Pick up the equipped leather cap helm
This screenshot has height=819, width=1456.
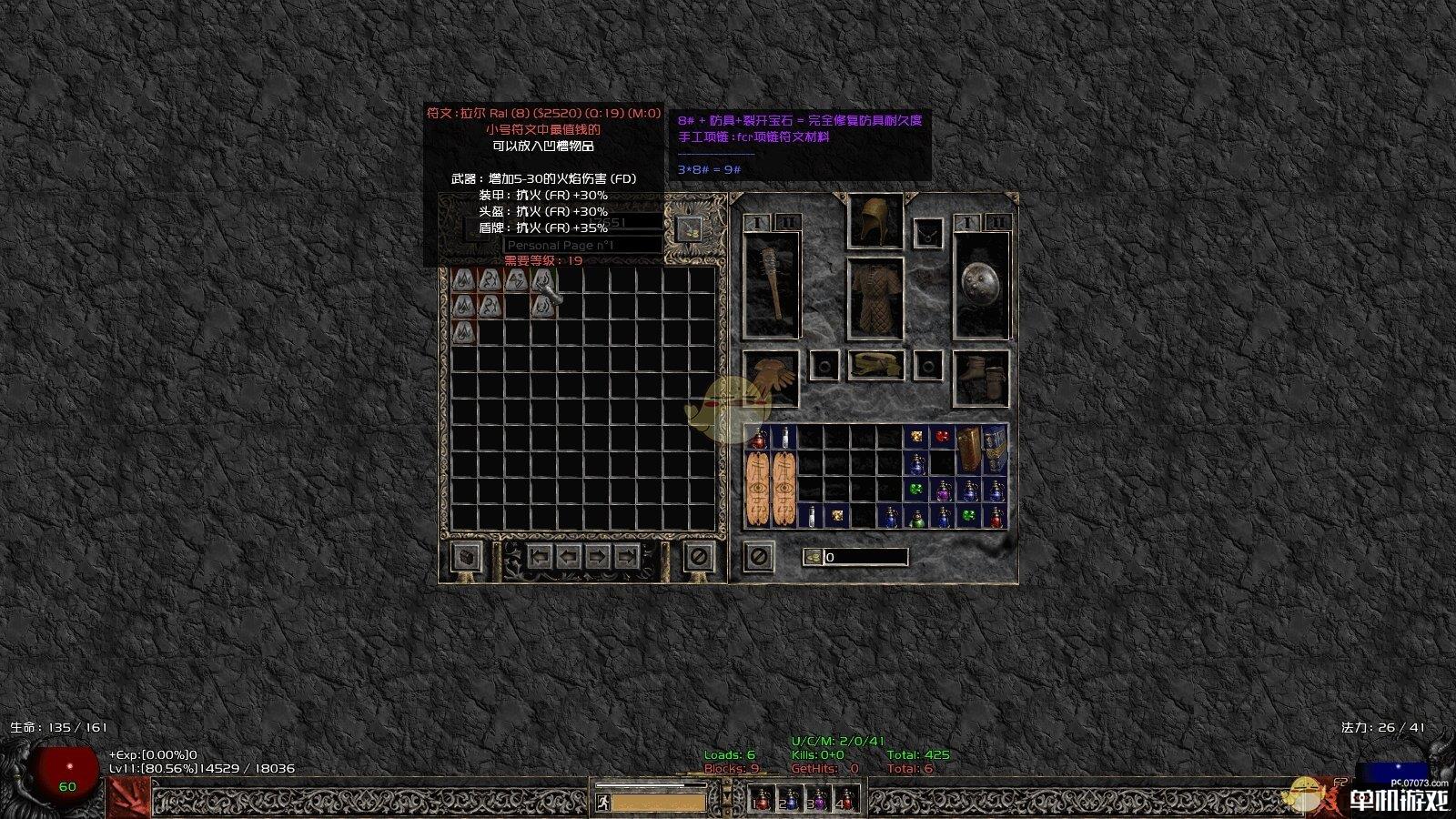tap(875, 220)
